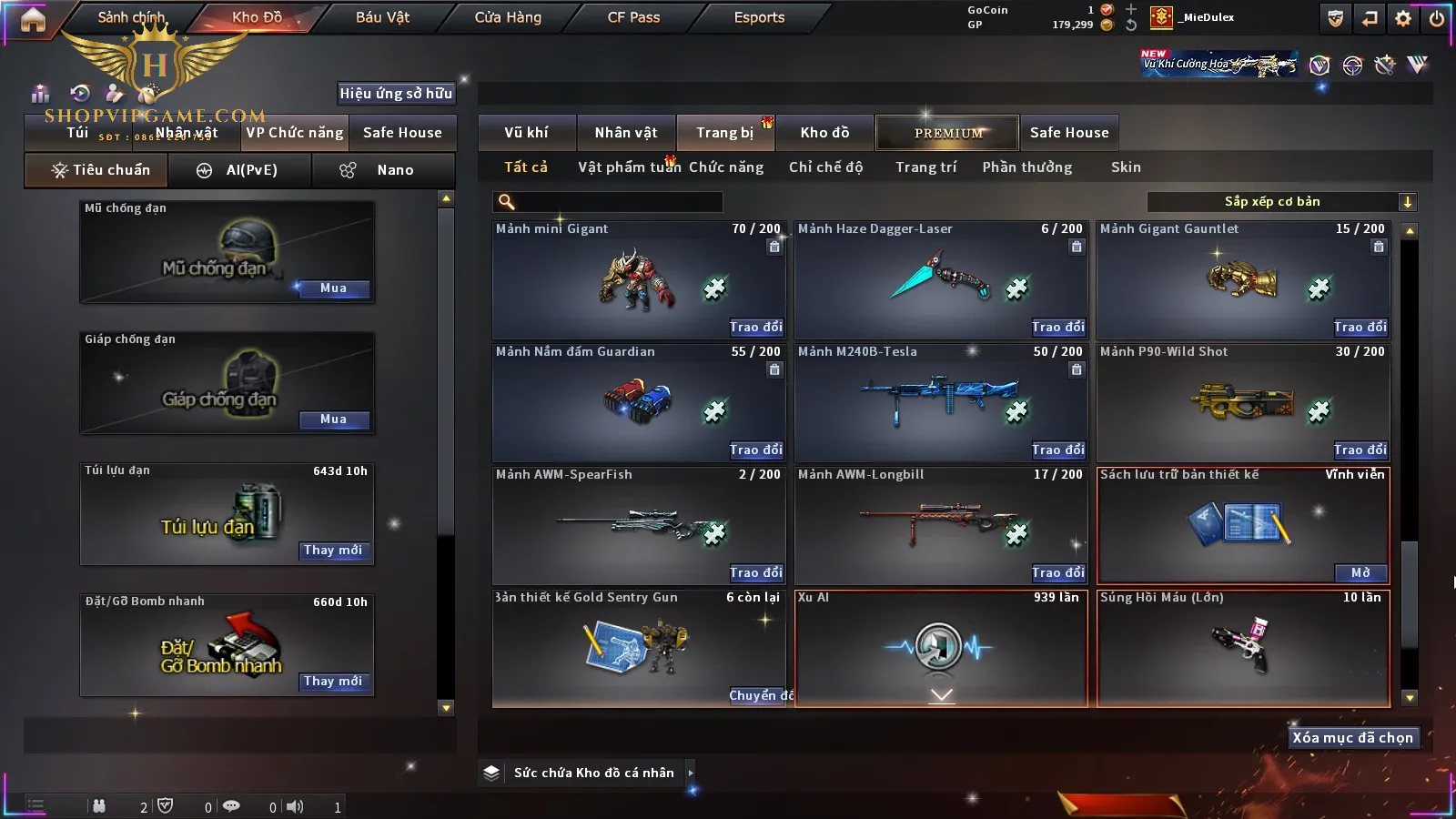Viewport: 1456px width, 819px height.
Task: Open the Sách lưu trữ bản thiết kế
Action: [x=1360, y=572]
